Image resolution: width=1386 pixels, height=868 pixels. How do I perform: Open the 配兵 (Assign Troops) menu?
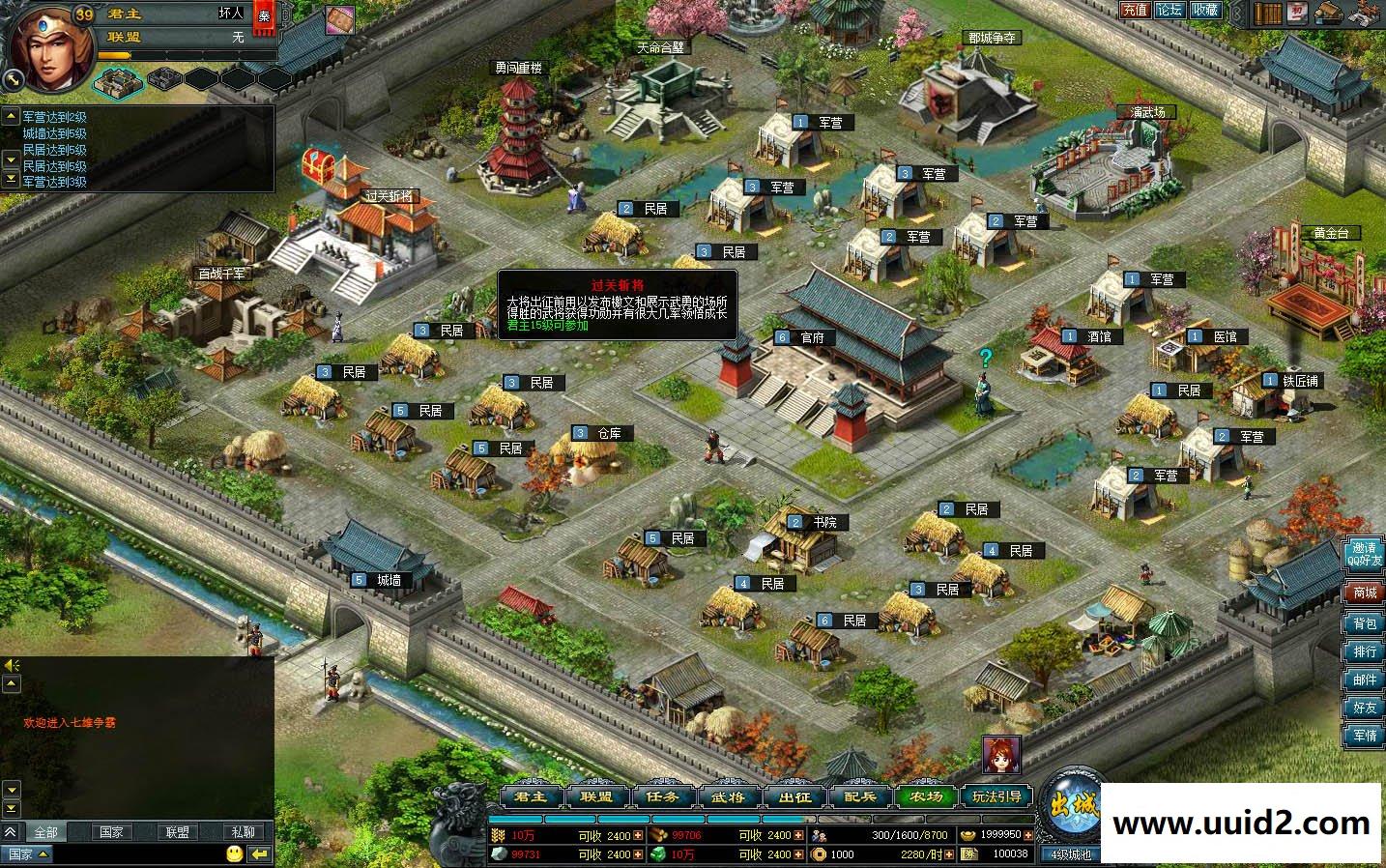pyautogui.click(x=859, y=797)
